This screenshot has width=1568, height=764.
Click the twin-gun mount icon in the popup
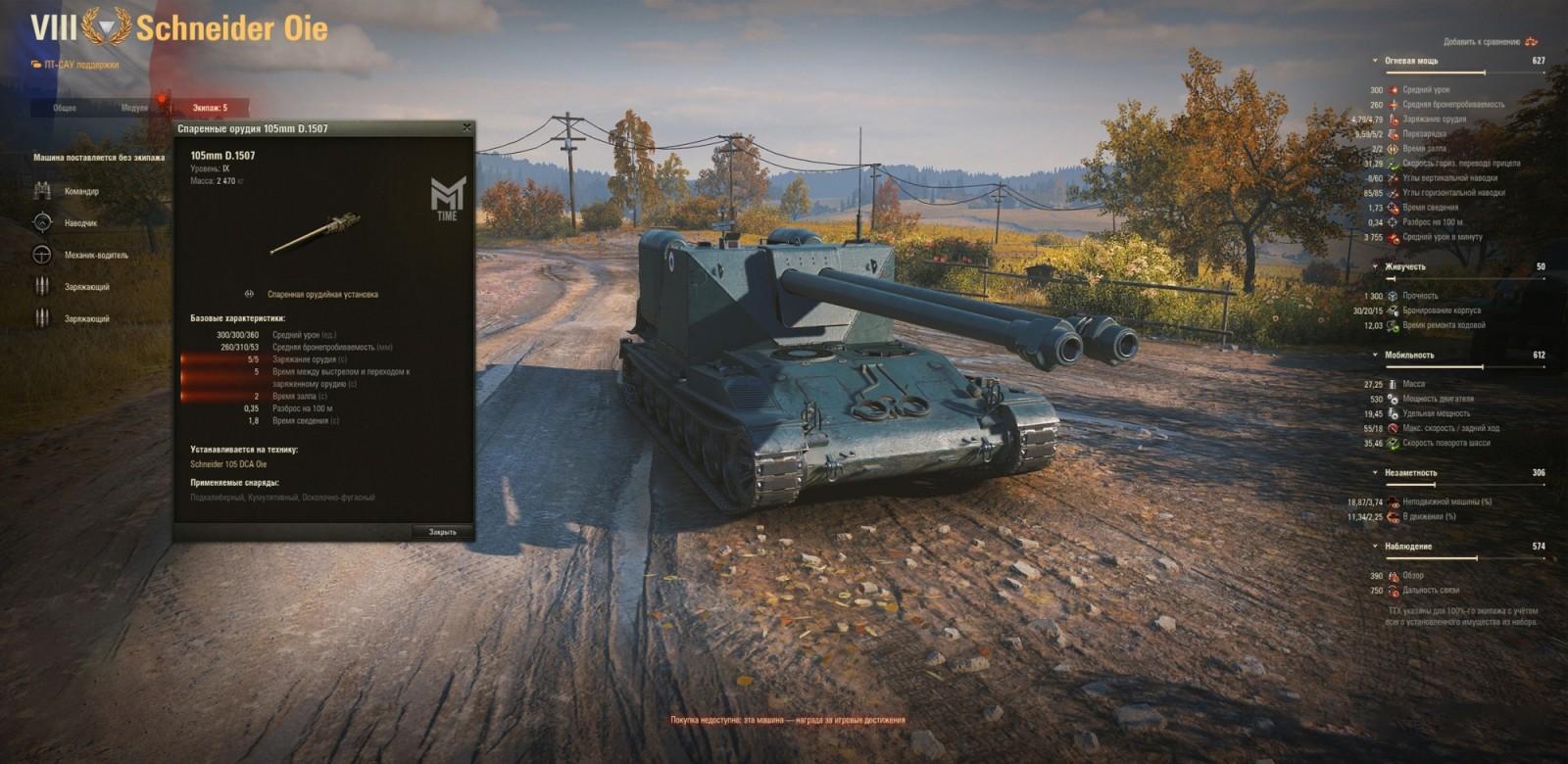point(248,294)
